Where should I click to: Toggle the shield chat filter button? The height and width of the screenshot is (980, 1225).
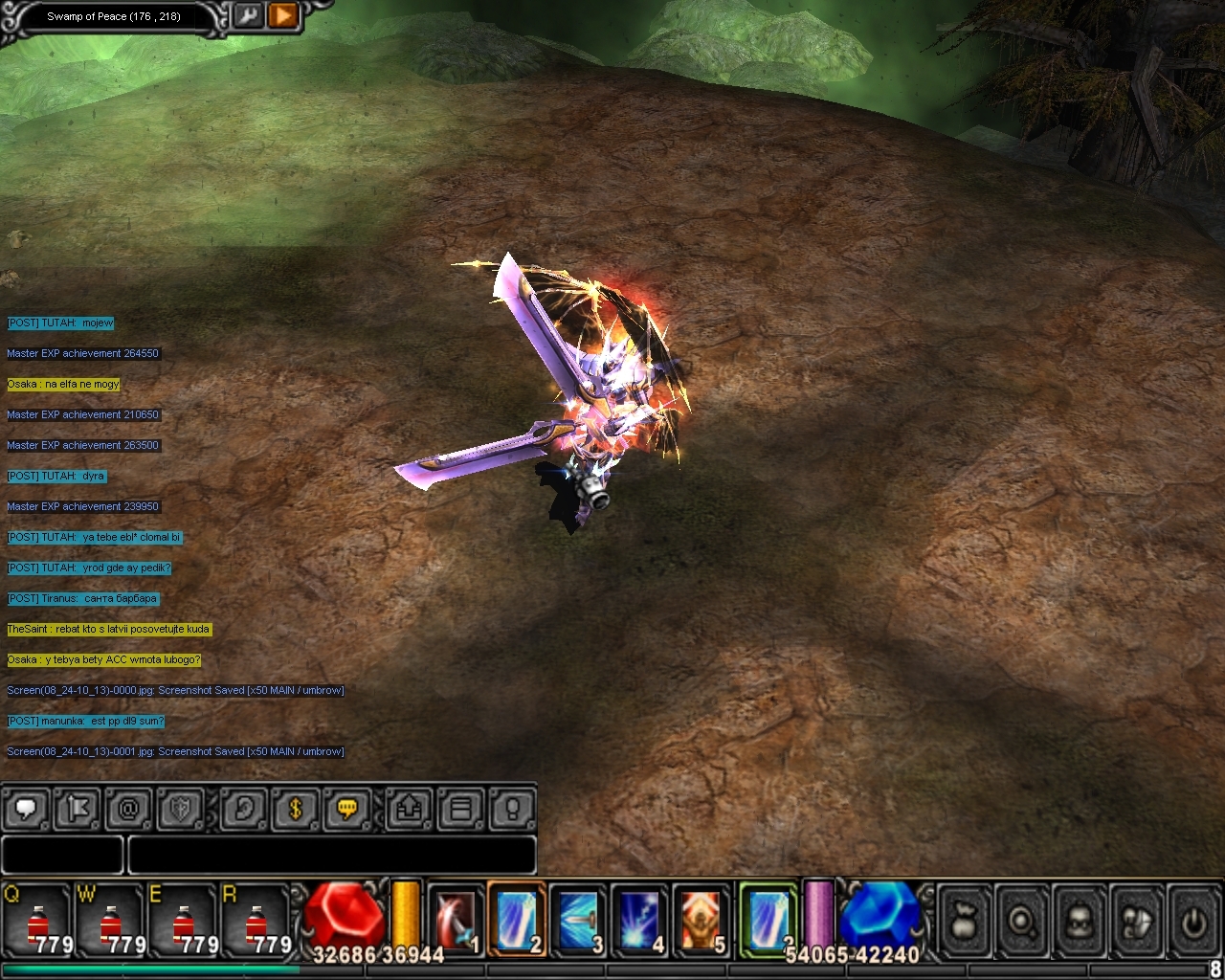pyautogui.click(x=180, y=810)
